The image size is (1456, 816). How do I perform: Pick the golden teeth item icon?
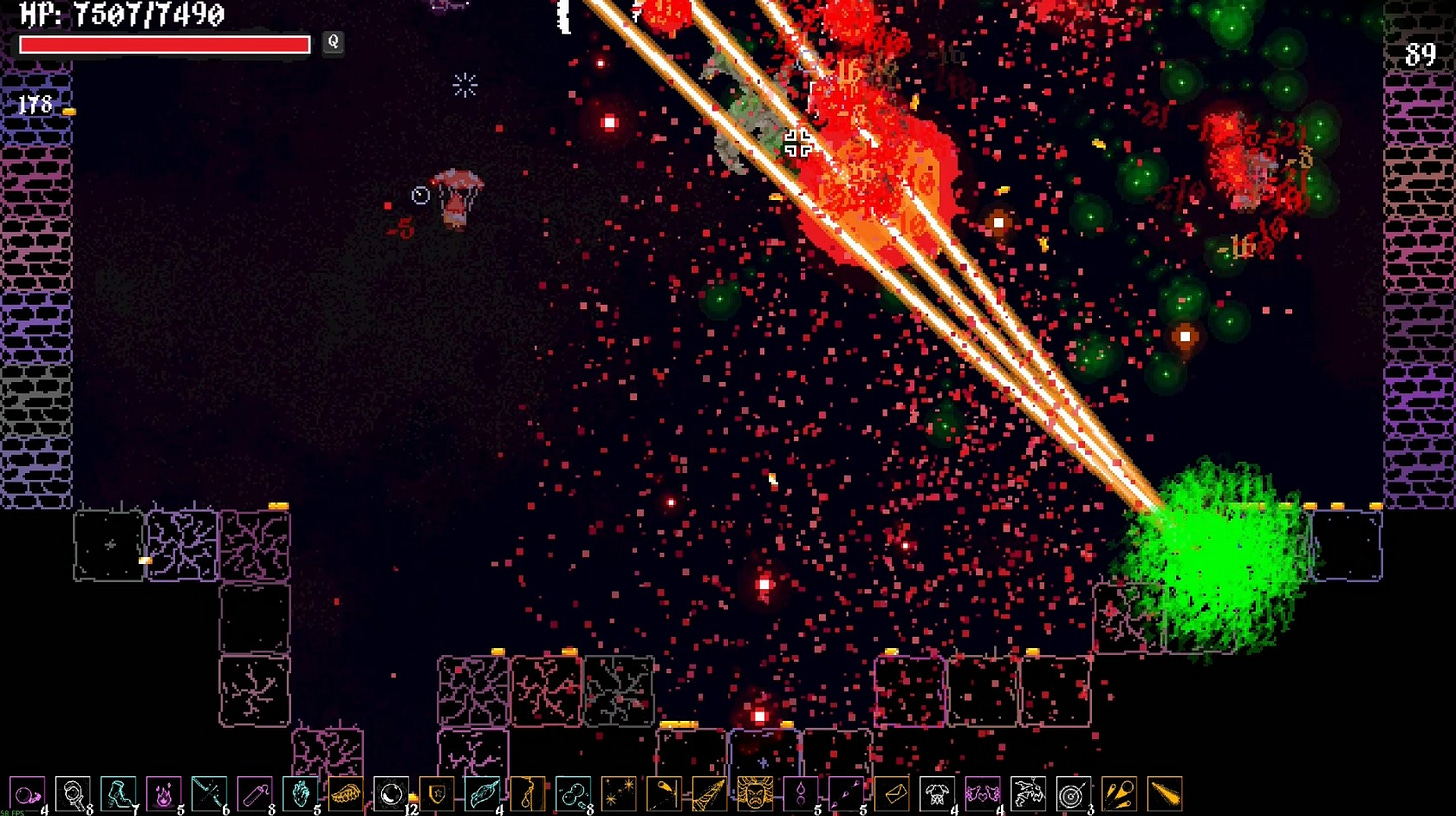click(345, 794)
